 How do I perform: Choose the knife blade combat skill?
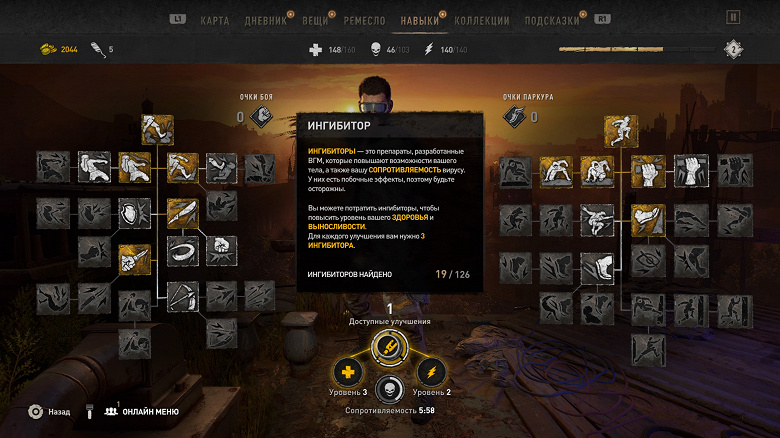181,212
